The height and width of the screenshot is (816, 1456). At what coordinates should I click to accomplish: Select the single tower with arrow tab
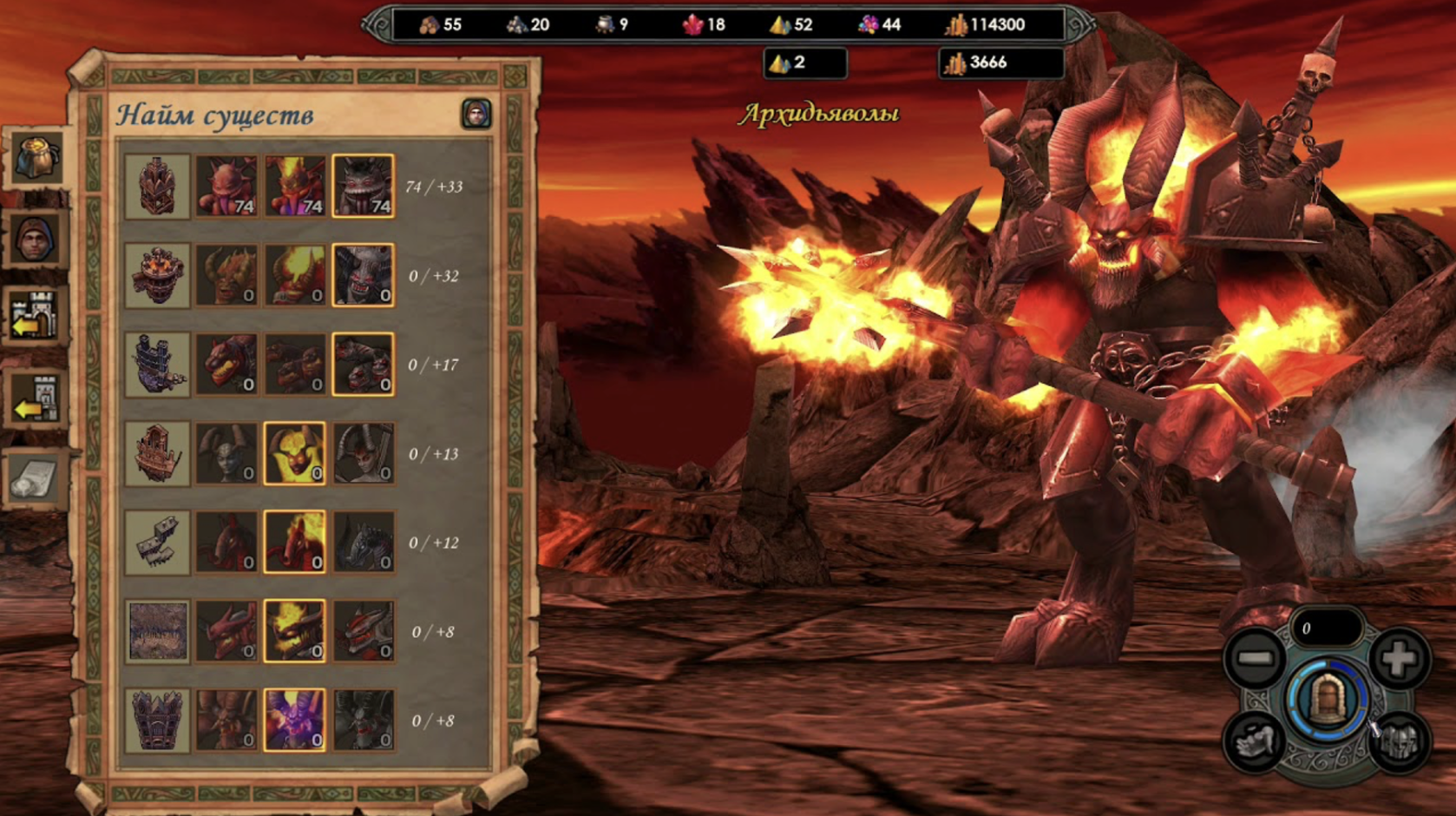click(x=36, y=398)
